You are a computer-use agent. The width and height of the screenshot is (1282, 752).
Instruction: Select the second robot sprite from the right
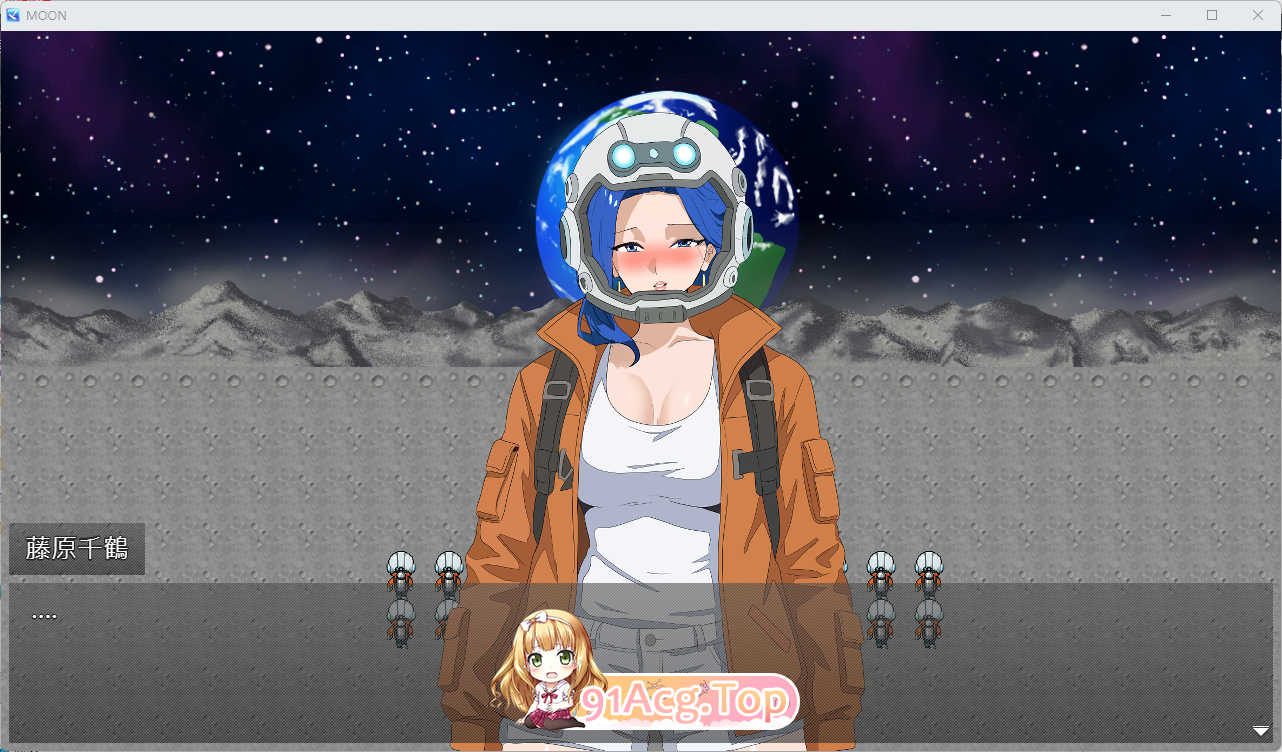click(879, 568)
